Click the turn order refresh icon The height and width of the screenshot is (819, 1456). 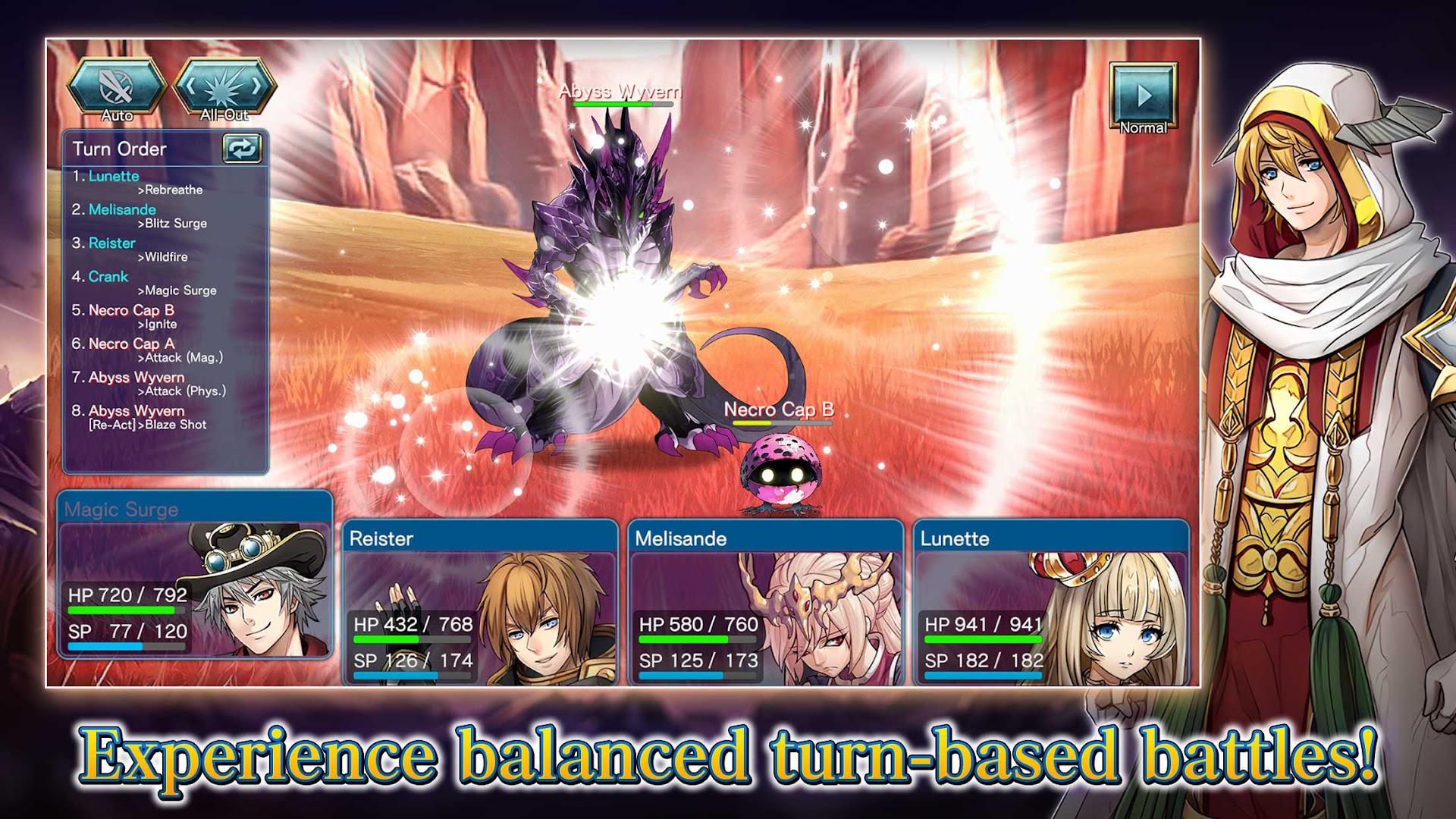click(242, 149)
